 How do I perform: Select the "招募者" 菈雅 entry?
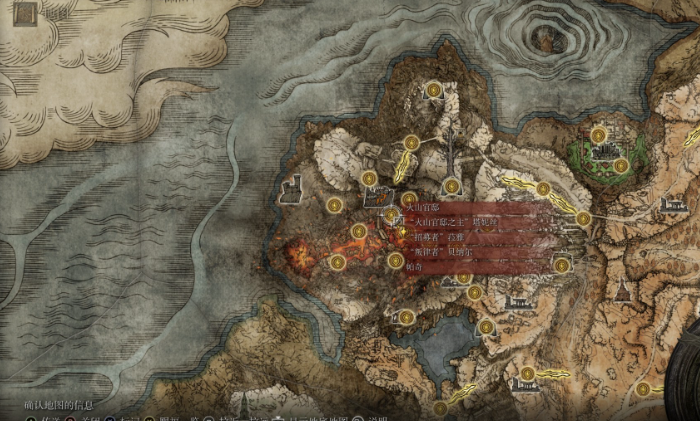440,237
